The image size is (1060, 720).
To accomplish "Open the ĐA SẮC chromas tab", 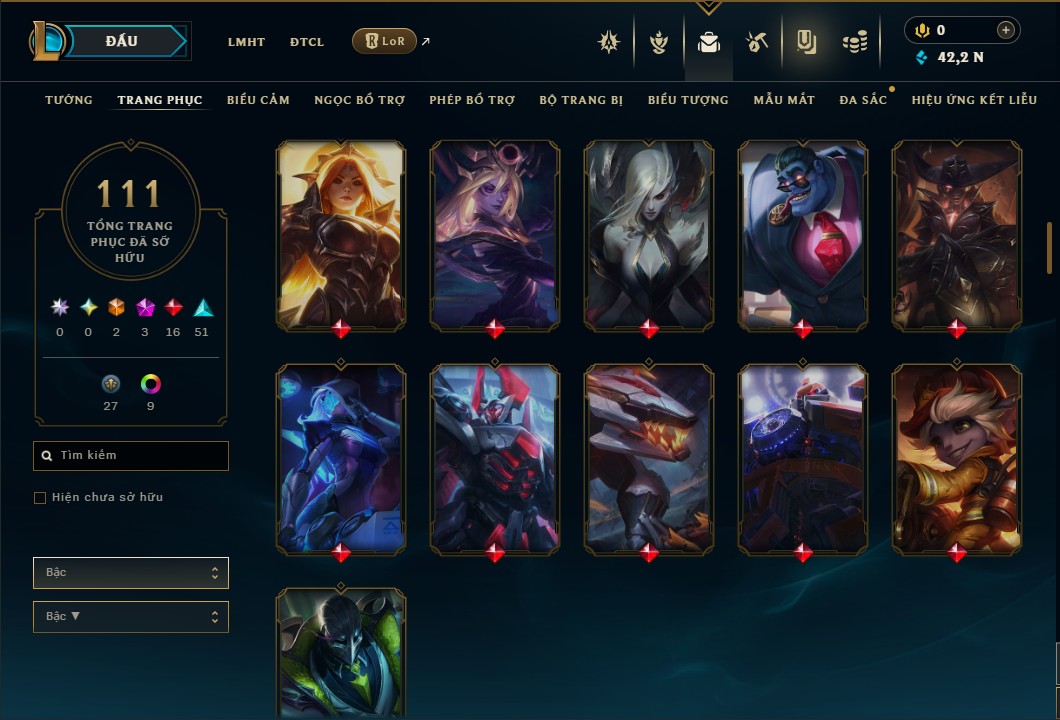I will tap(863, 100).
